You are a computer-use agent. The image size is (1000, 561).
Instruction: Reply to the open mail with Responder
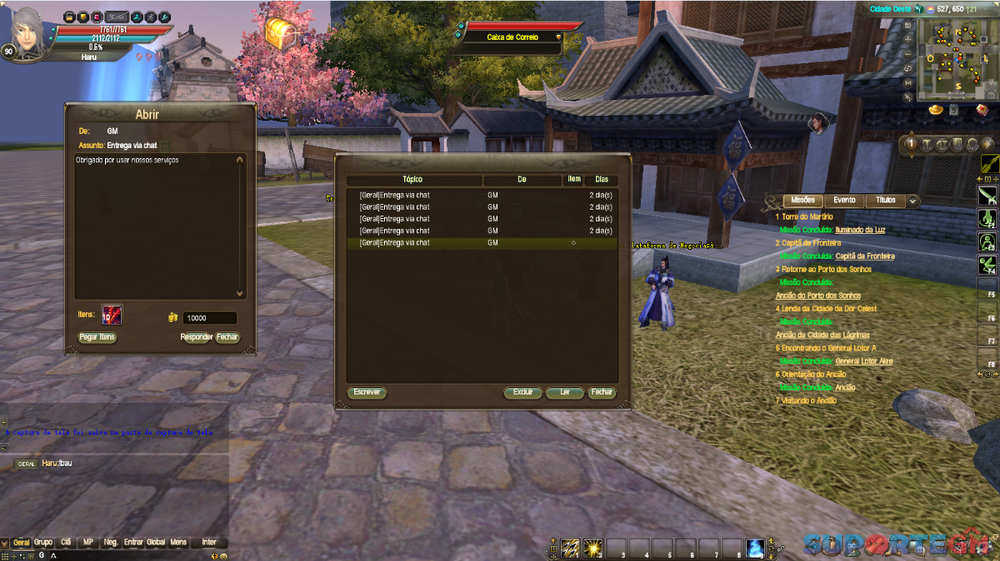pyautogui.click(x=196, y=337)
